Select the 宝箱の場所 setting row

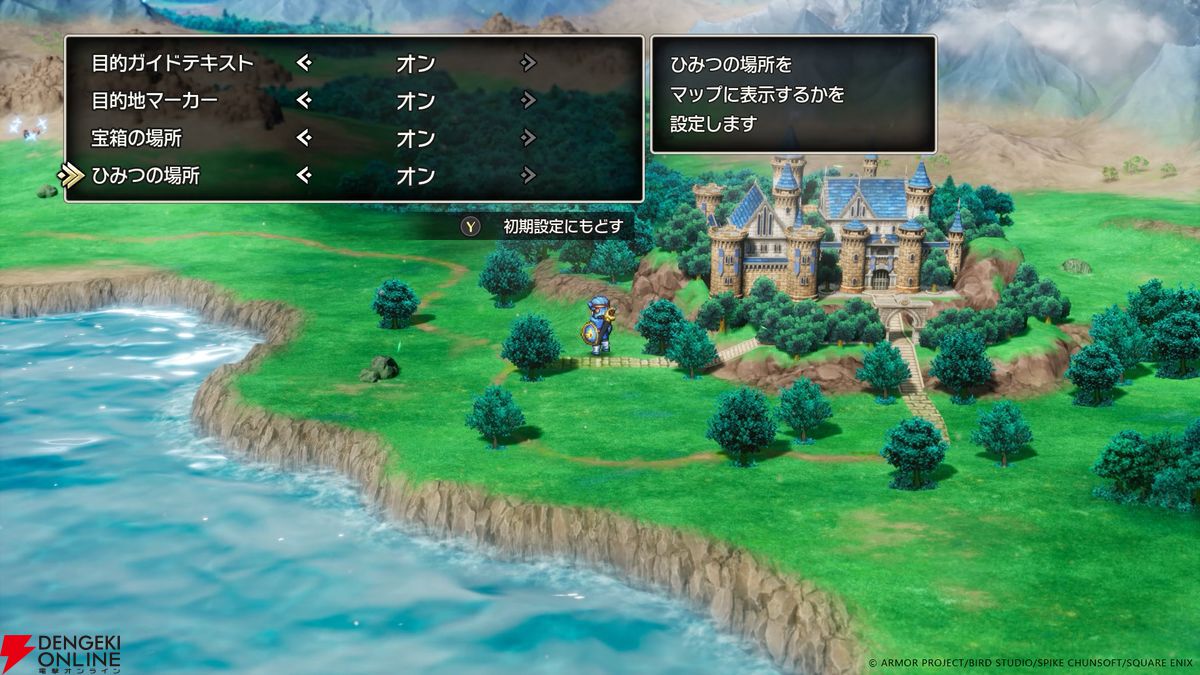136,138
